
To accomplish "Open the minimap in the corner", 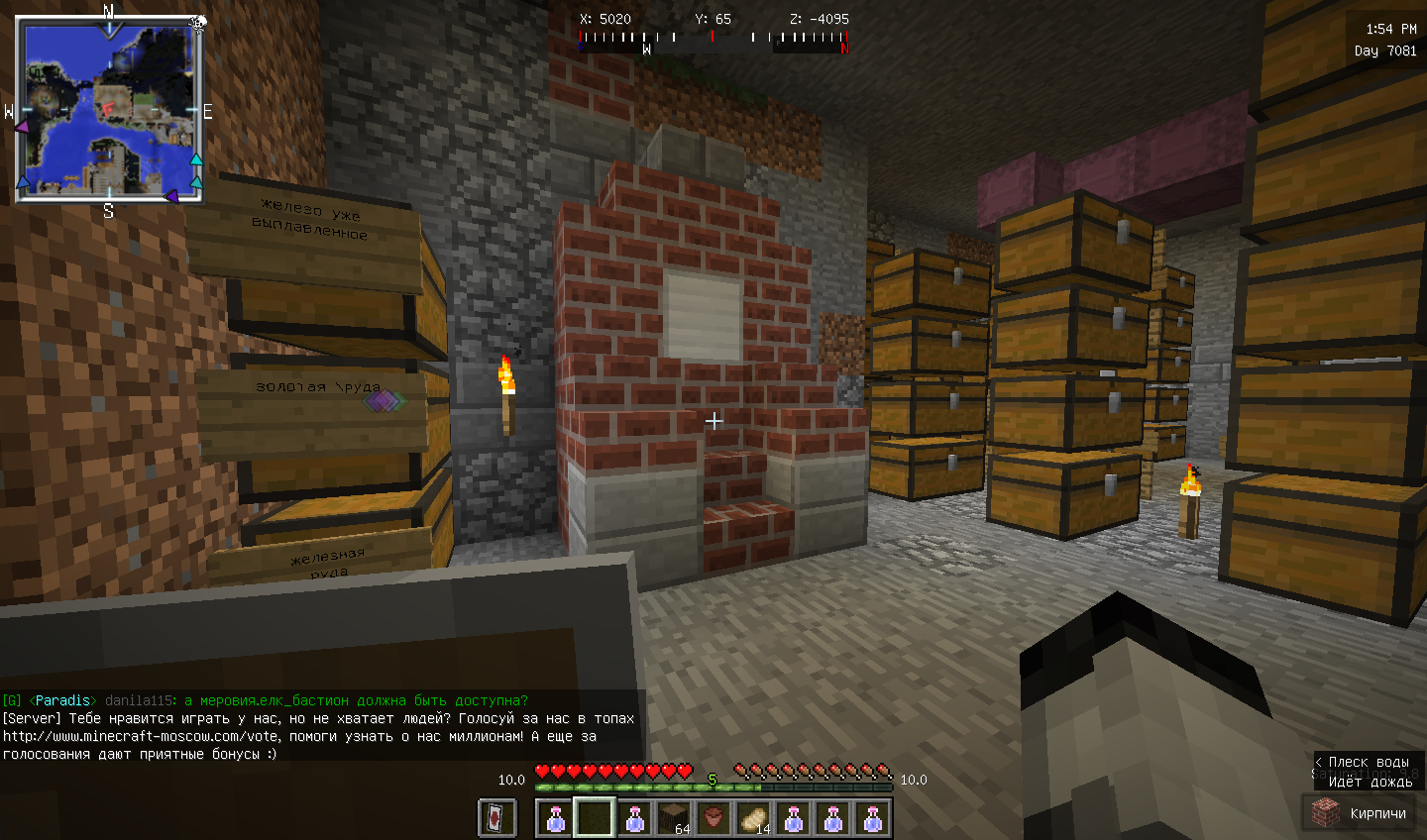I will coord(109,109).
